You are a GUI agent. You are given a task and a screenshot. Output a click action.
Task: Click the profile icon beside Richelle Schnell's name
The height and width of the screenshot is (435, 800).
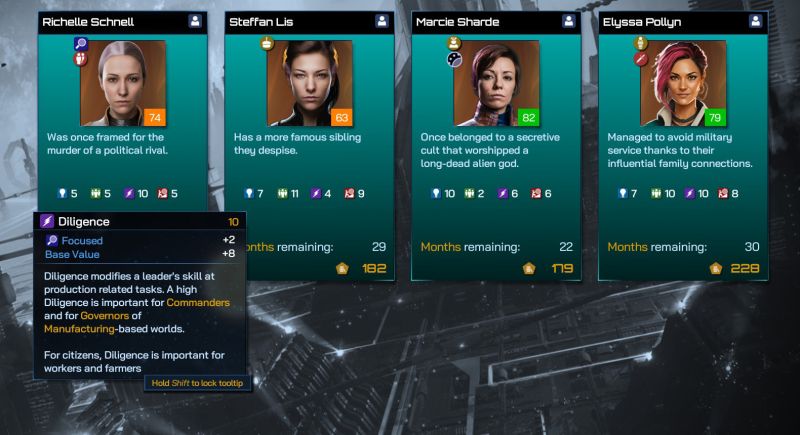pyautogui.click(x=193, y=21)
